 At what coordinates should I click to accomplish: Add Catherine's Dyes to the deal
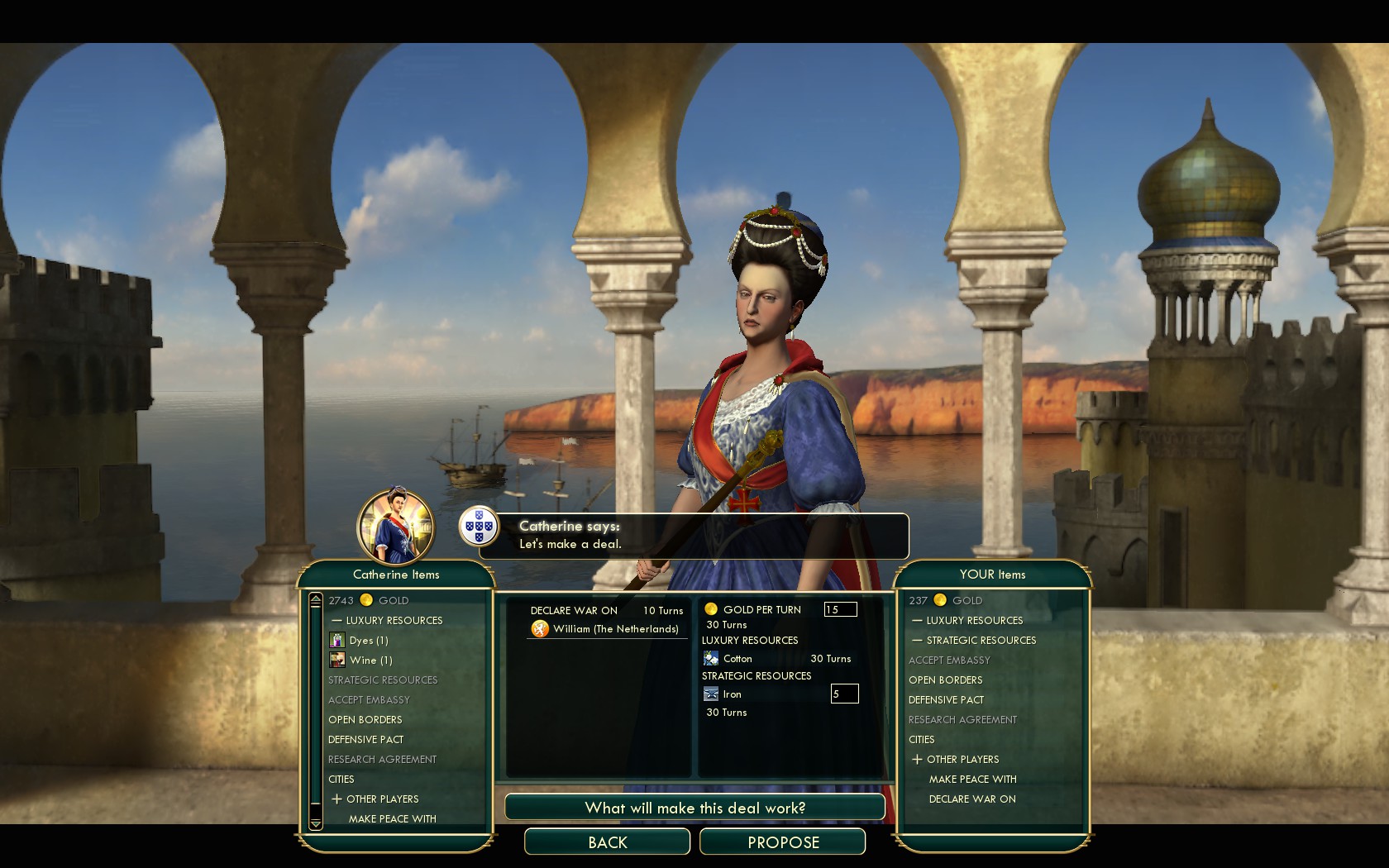tap(368, 641)
